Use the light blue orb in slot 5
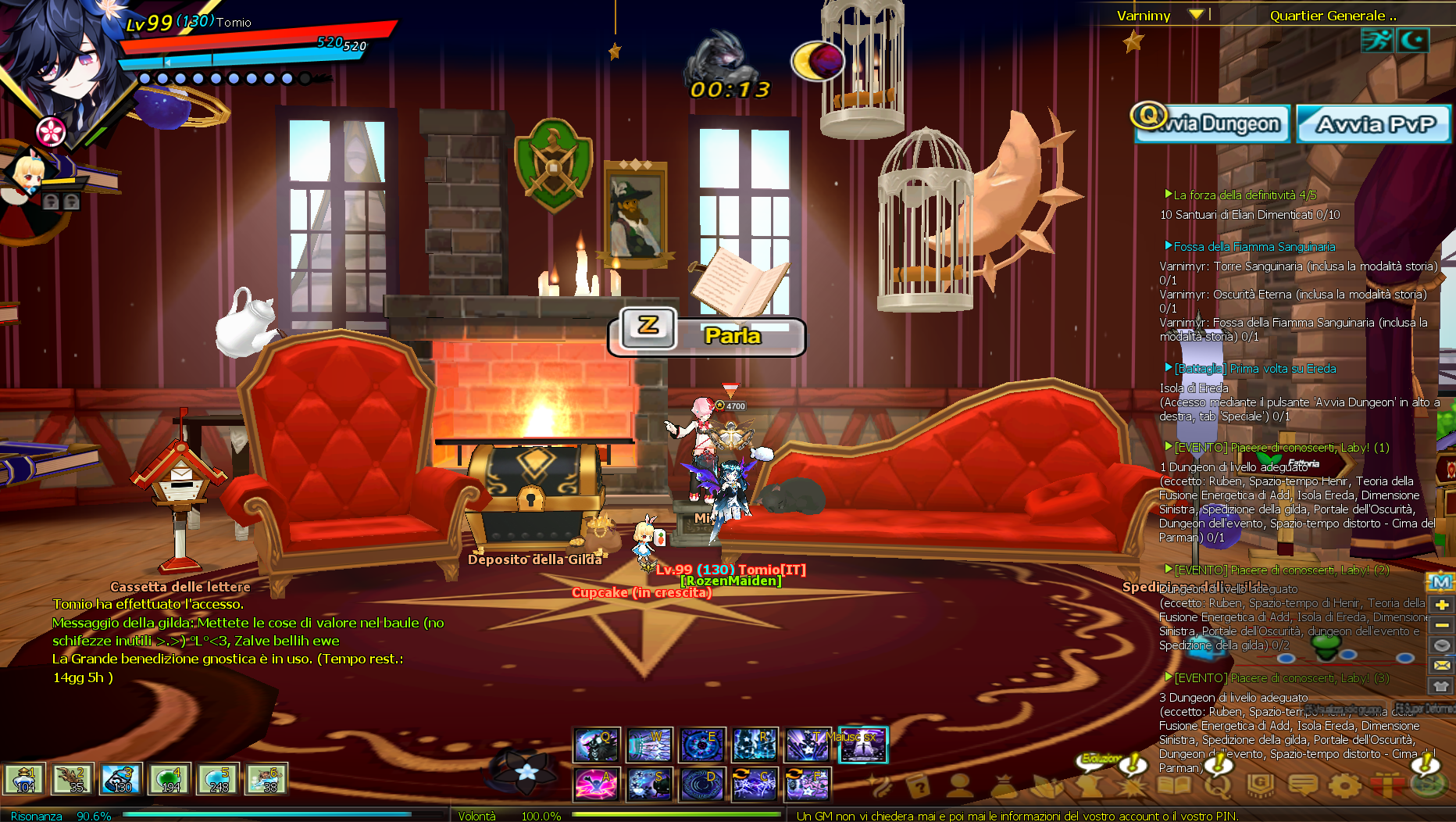 218,779
